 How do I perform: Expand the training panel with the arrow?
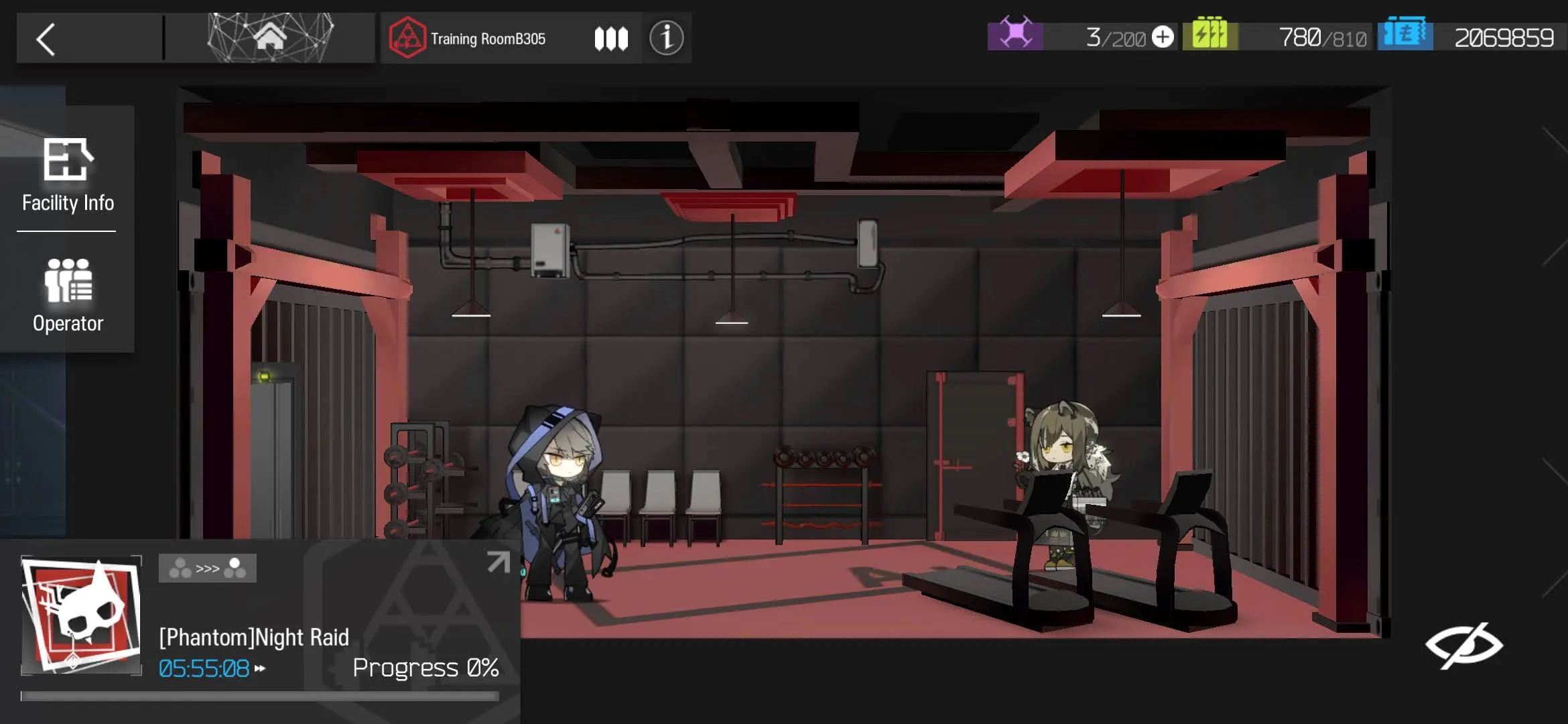coord(498,562)
